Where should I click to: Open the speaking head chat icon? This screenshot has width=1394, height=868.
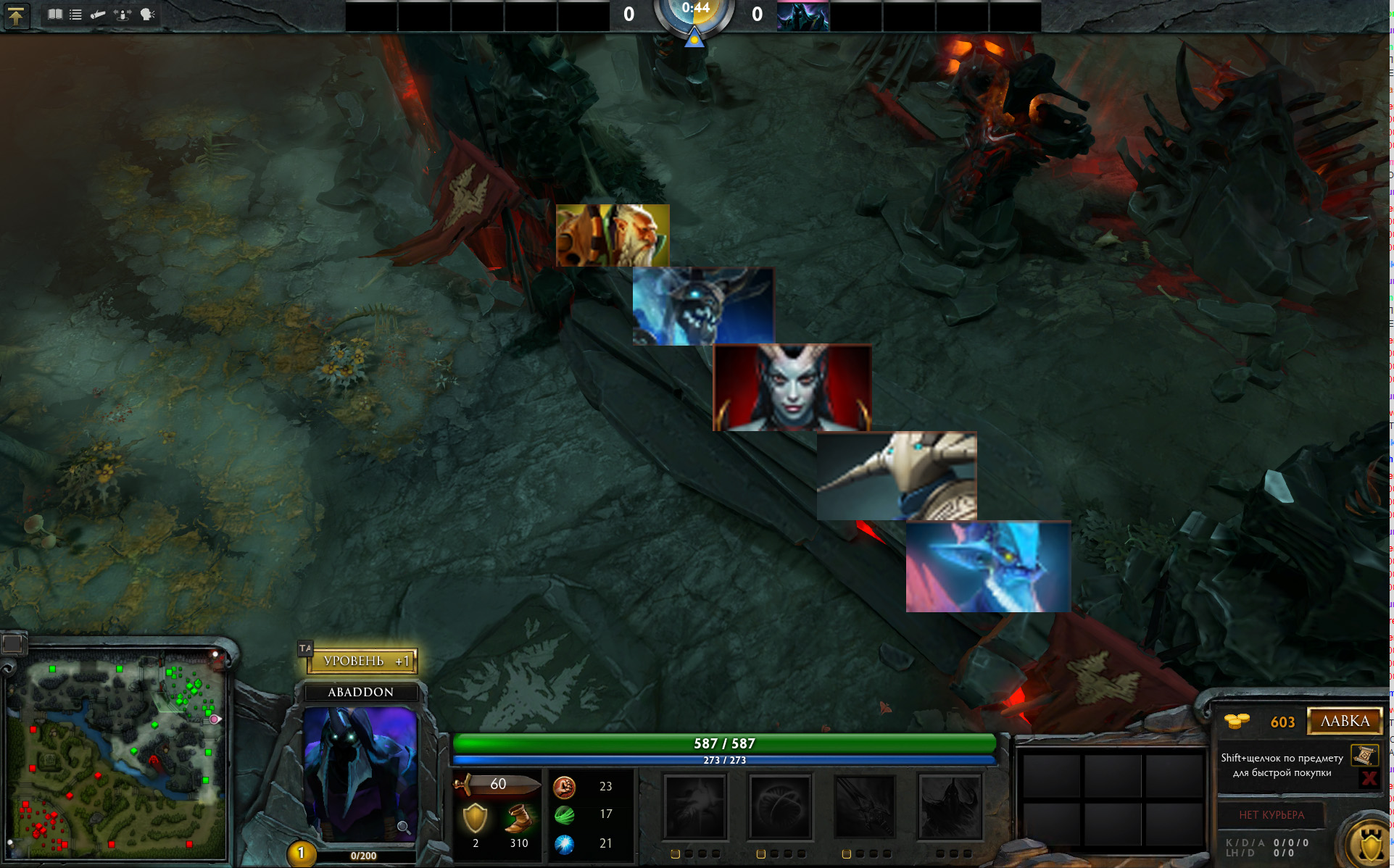[x=147, y=14]
